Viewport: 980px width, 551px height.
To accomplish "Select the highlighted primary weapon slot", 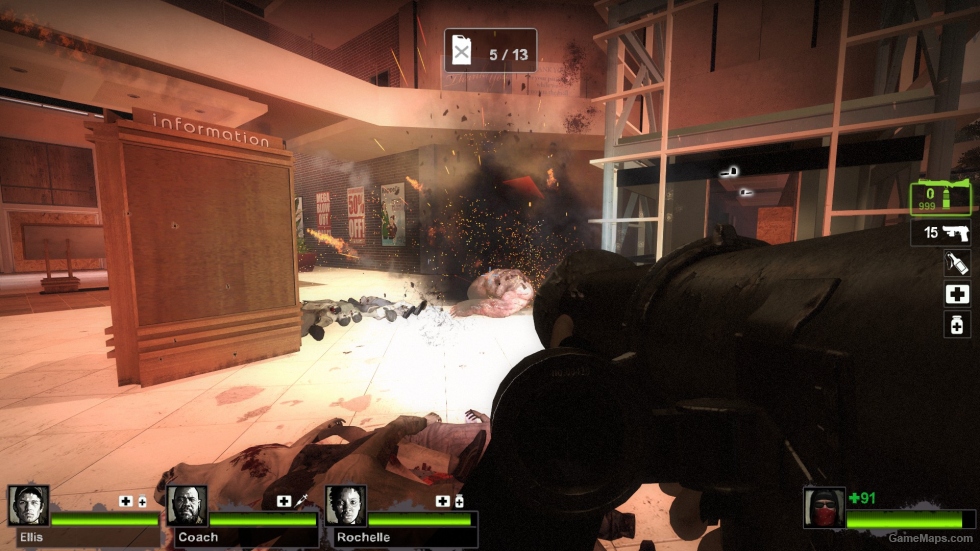I will click(x=943, y=198).
